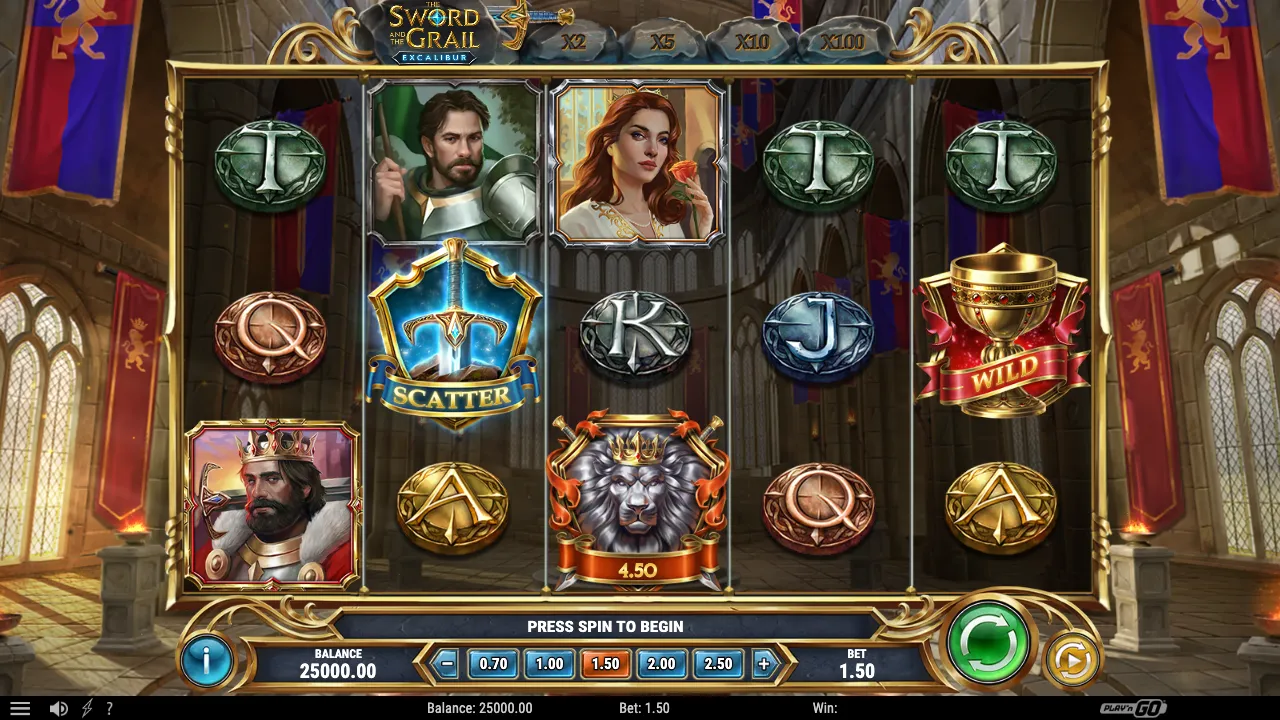Open the hamburger menu in the bottom bar
Image resolution: width=1280 pixels, height=720 pixels.
(x=20, y=708)
